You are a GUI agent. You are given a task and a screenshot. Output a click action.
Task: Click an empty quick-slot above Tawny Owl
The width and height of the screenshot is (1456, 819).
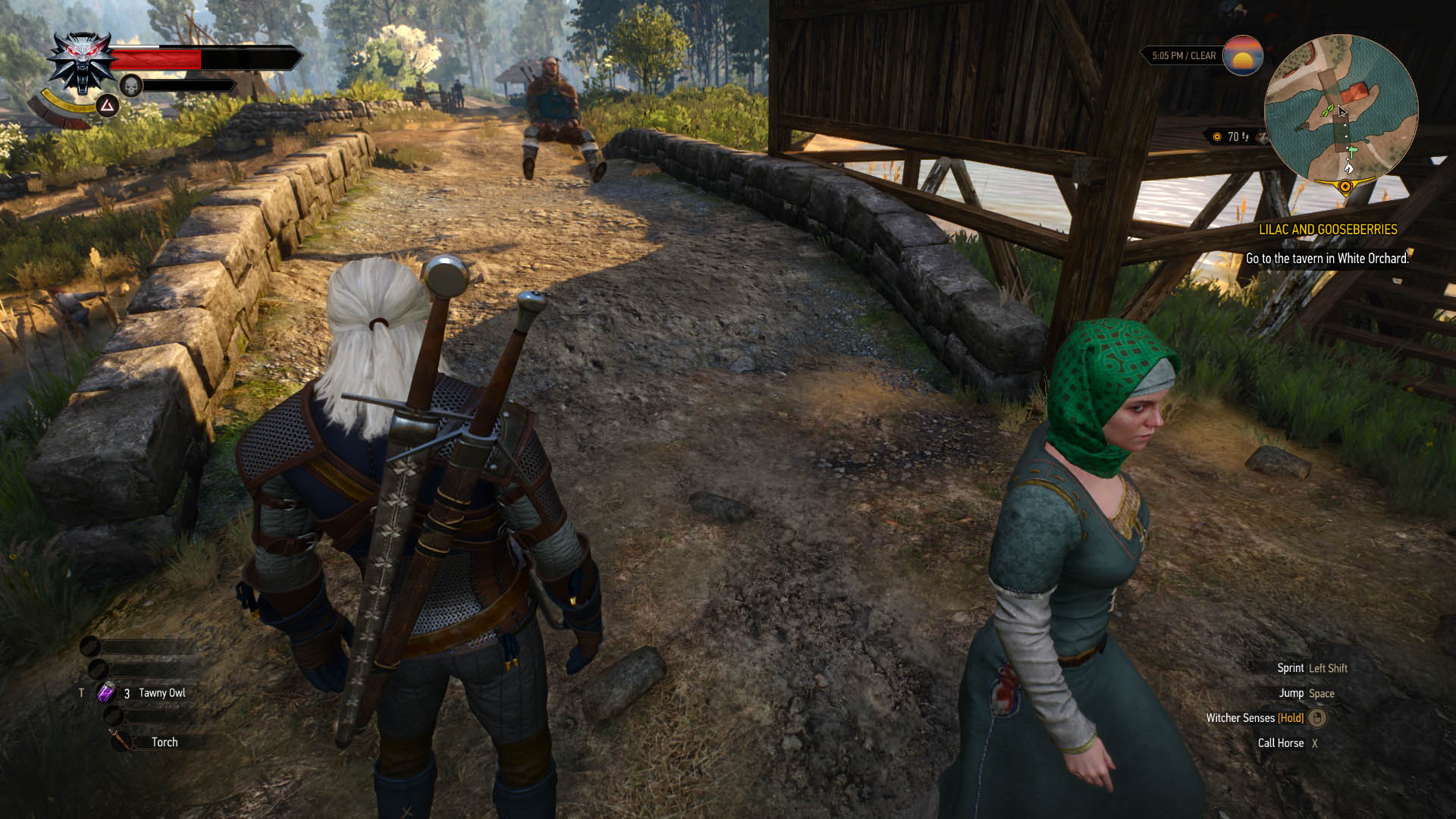pos(99,670)
